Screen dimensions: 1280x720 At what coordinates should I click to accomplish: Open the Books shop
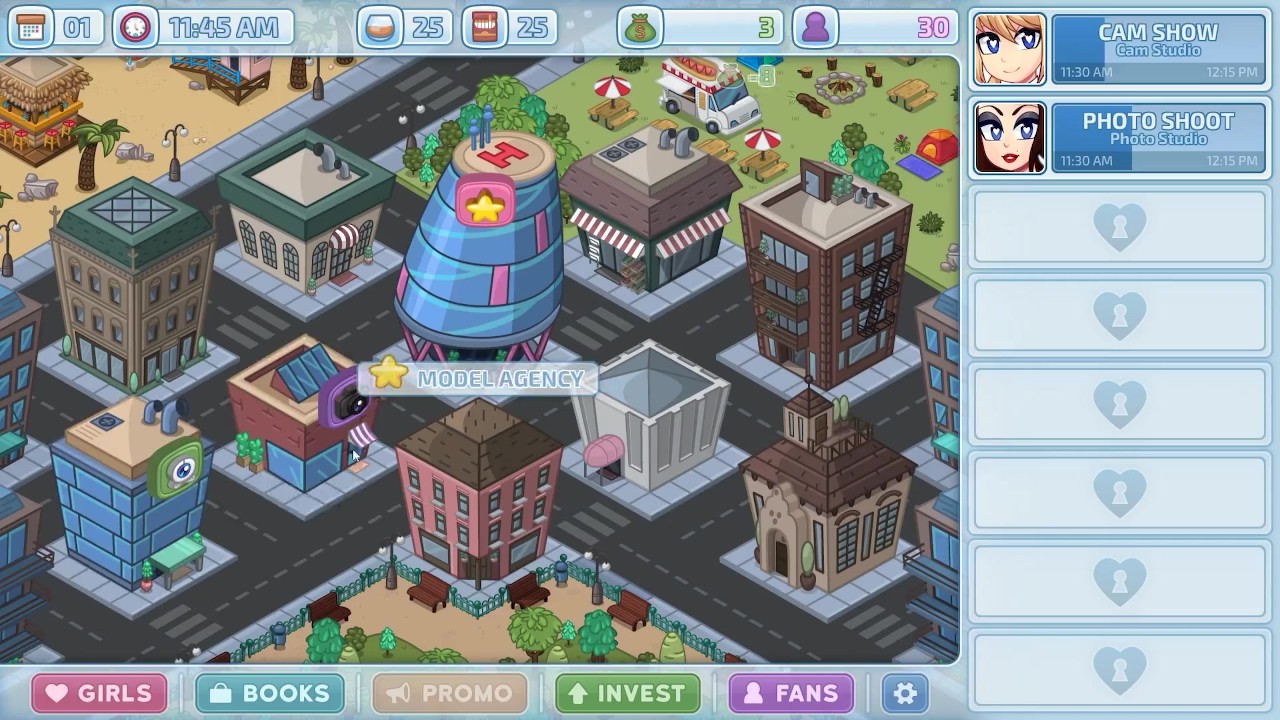[270, 693]
